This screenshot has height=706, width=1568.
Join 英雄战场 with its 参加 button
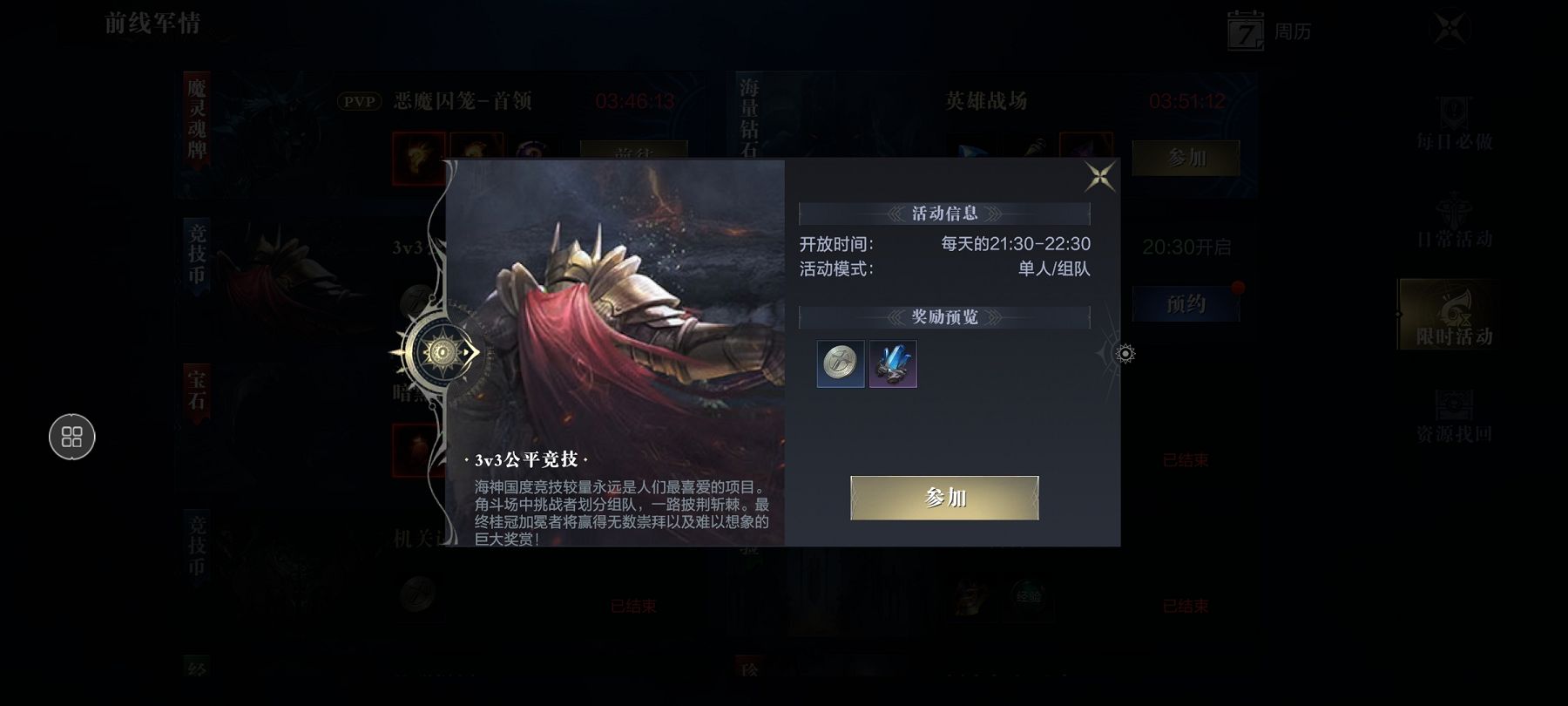click(x=1186, y=158)
